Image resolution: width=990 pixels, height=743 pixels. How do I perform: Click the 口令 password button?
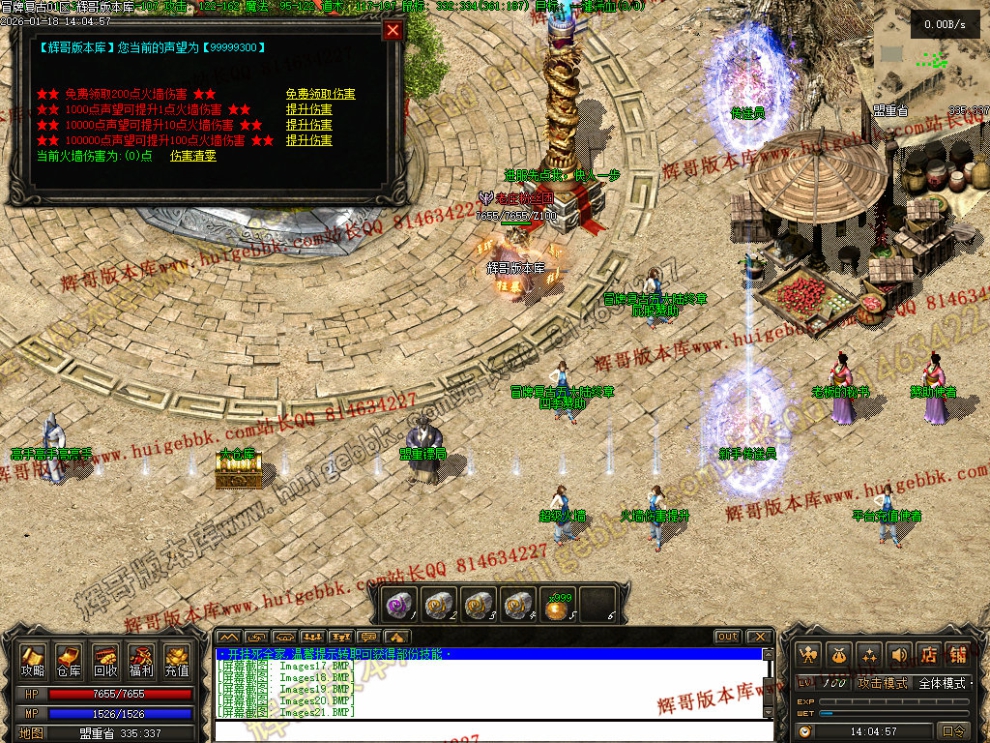coord(953,731)
